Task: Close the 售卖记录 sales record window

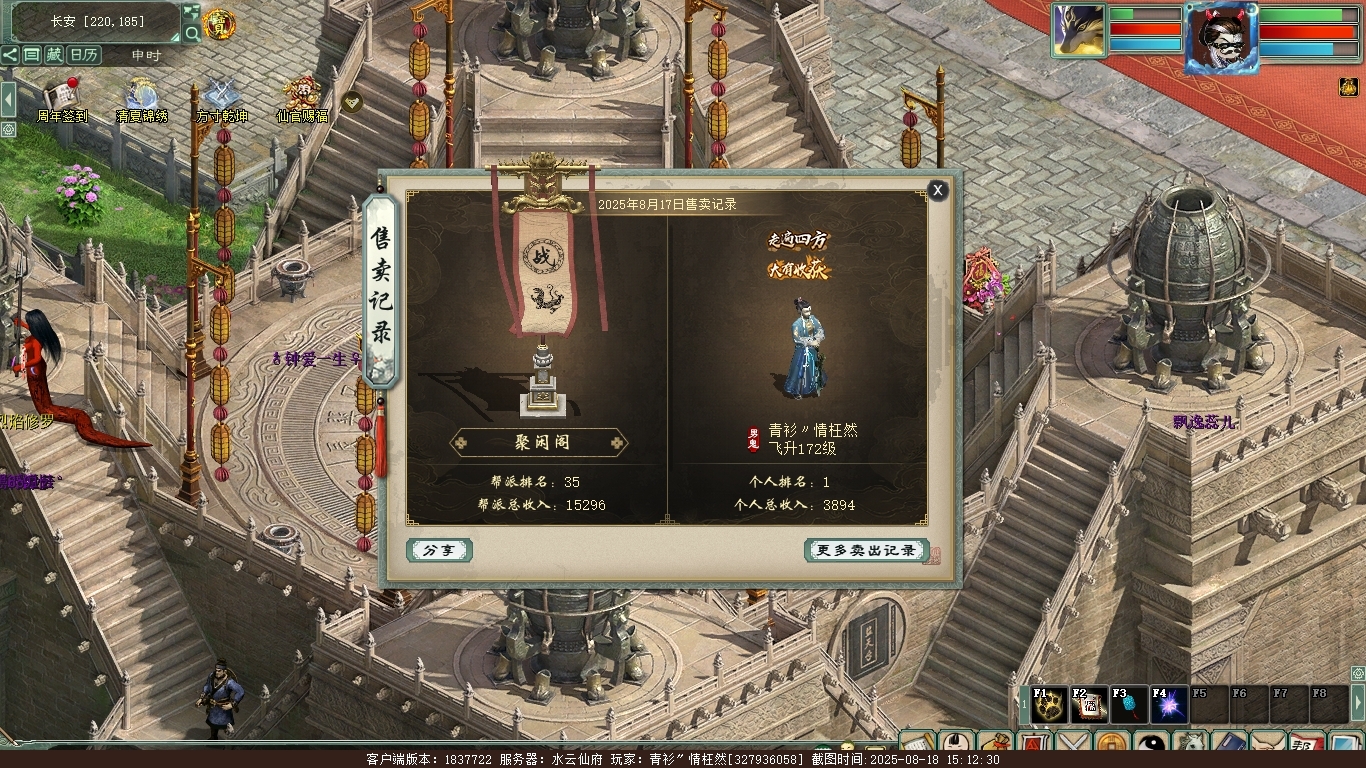Action: pos(937,190)
